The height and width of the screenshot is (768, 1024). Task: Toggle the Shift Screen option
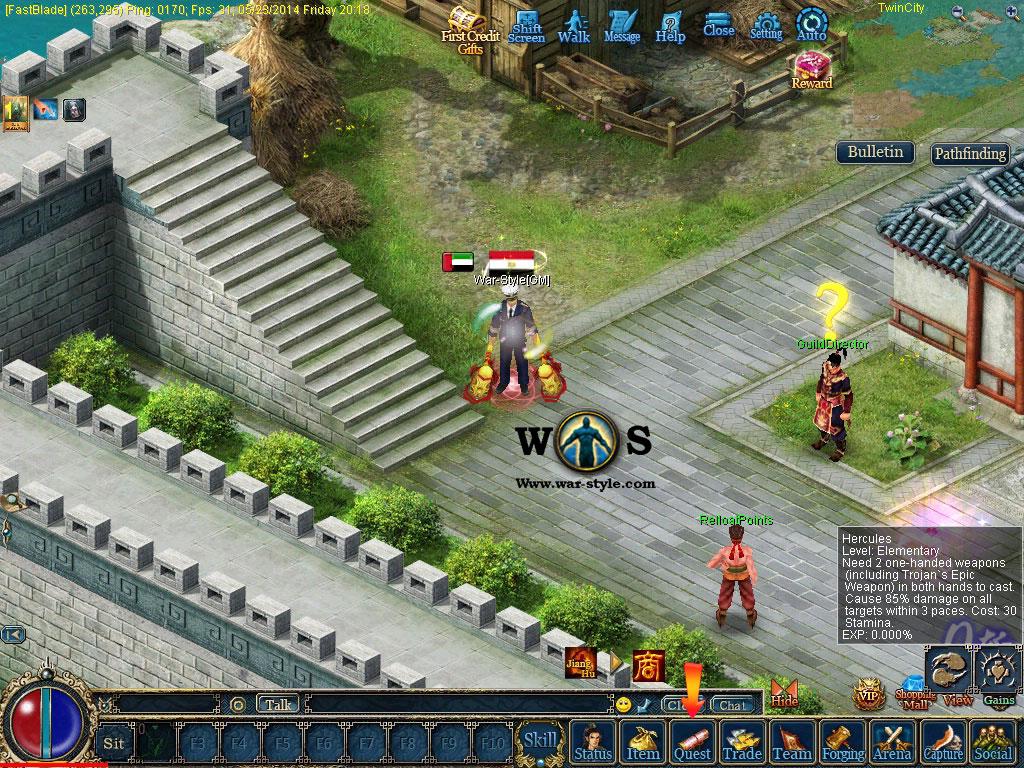526,26
